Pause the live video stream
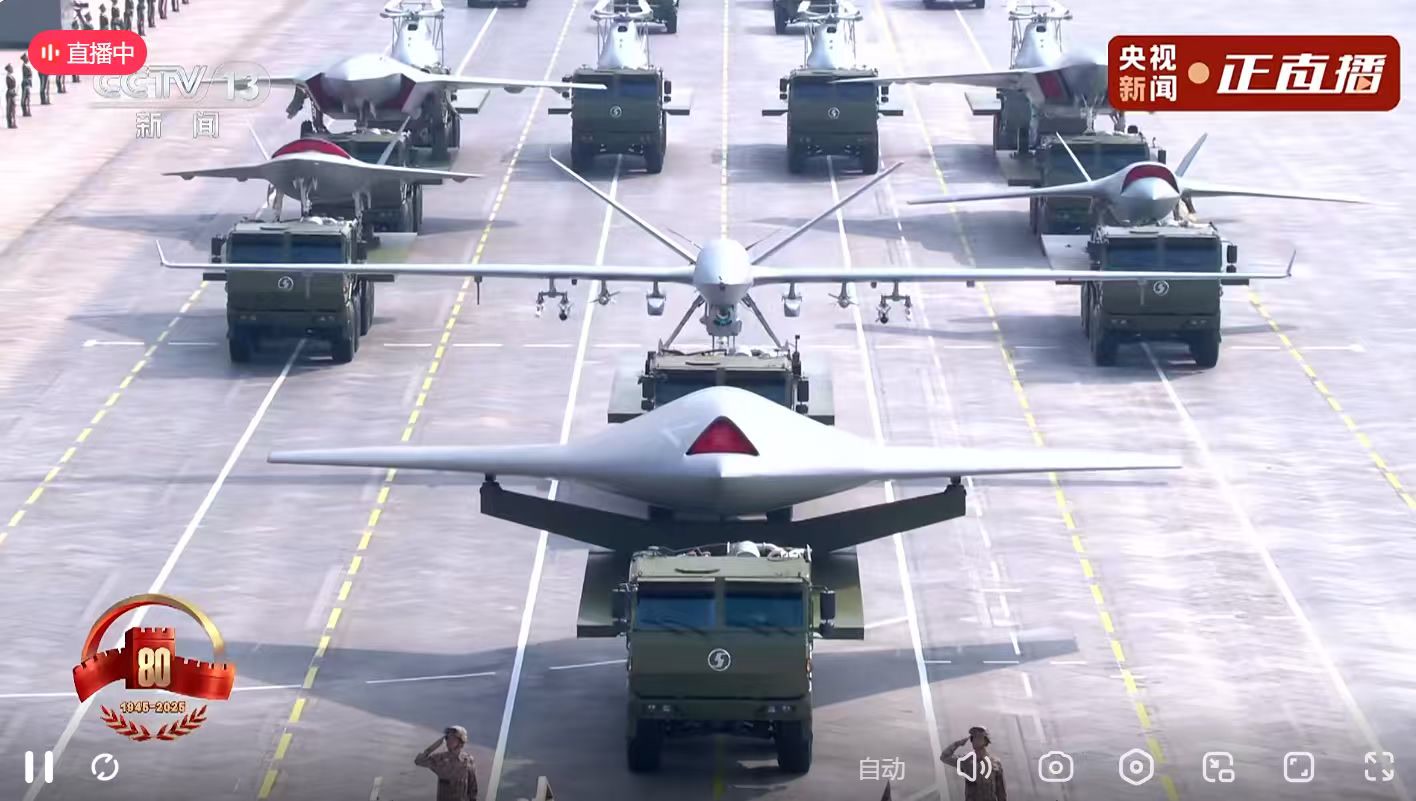Viewport: 1416px width, 801px height. (x=39, y=767)
